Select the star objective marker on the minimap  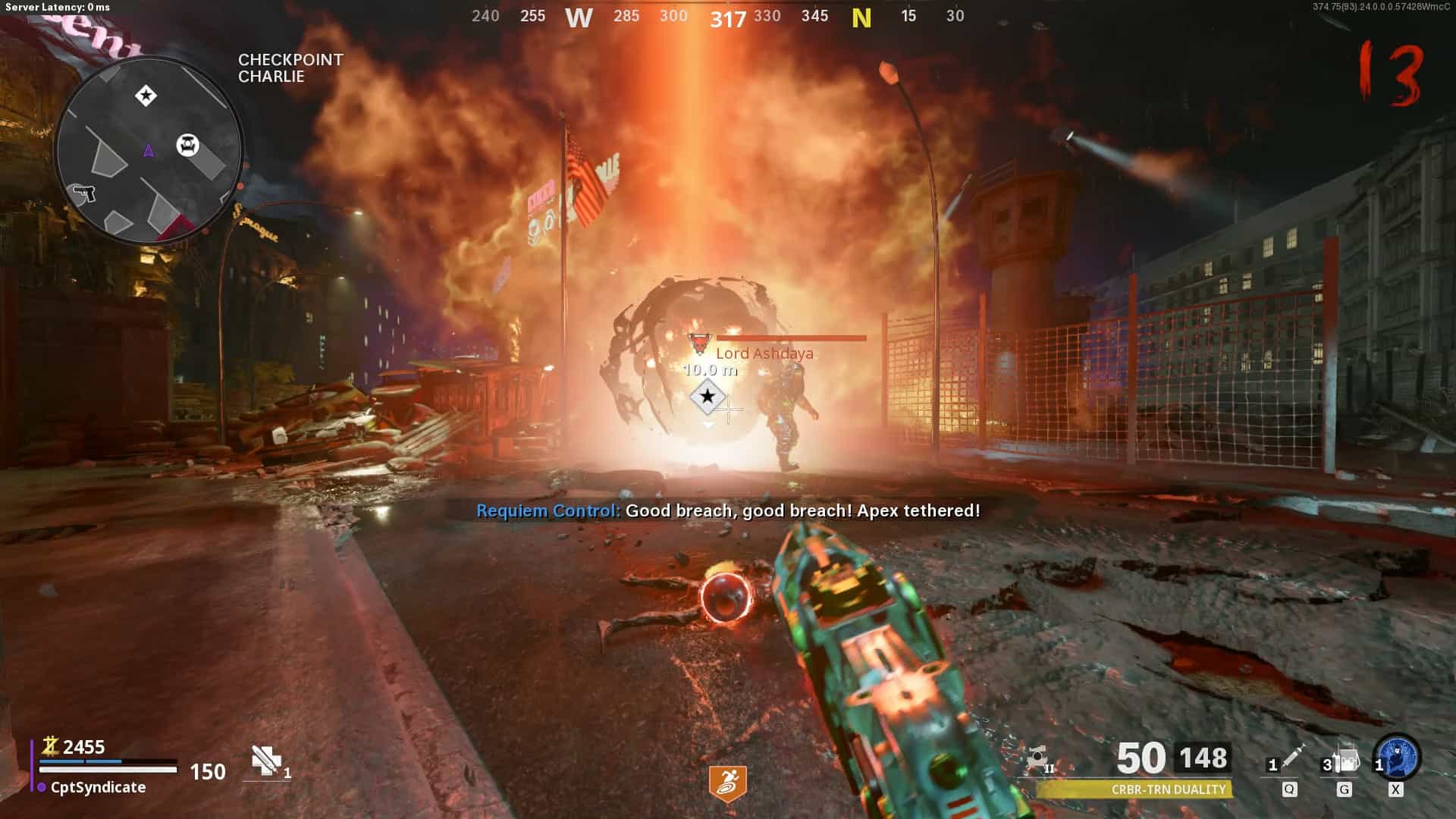coord(146,96)
